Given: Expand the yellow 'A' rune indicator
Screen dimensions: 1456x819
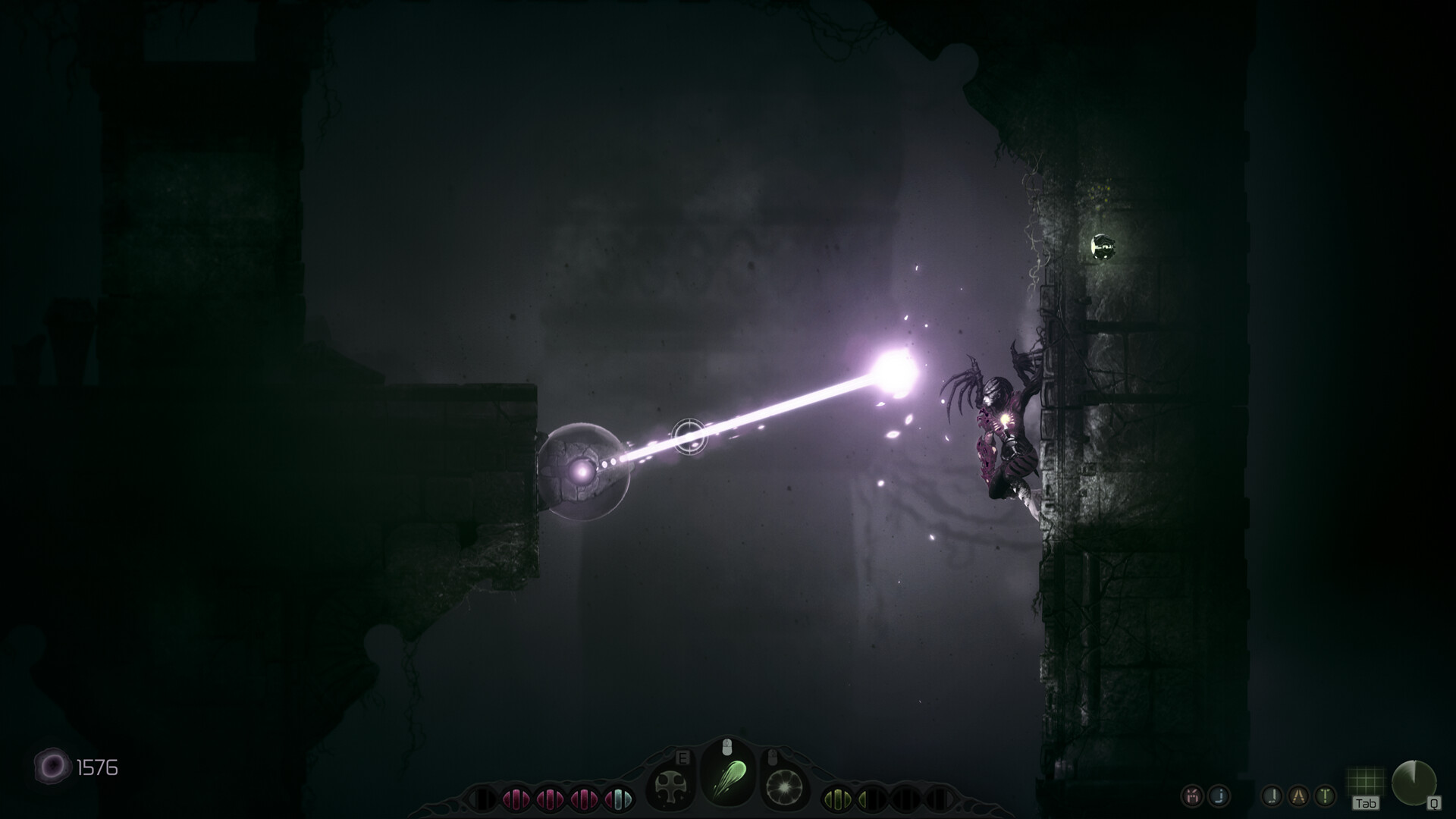Looking at the screenshot, I should [1298, 795].
